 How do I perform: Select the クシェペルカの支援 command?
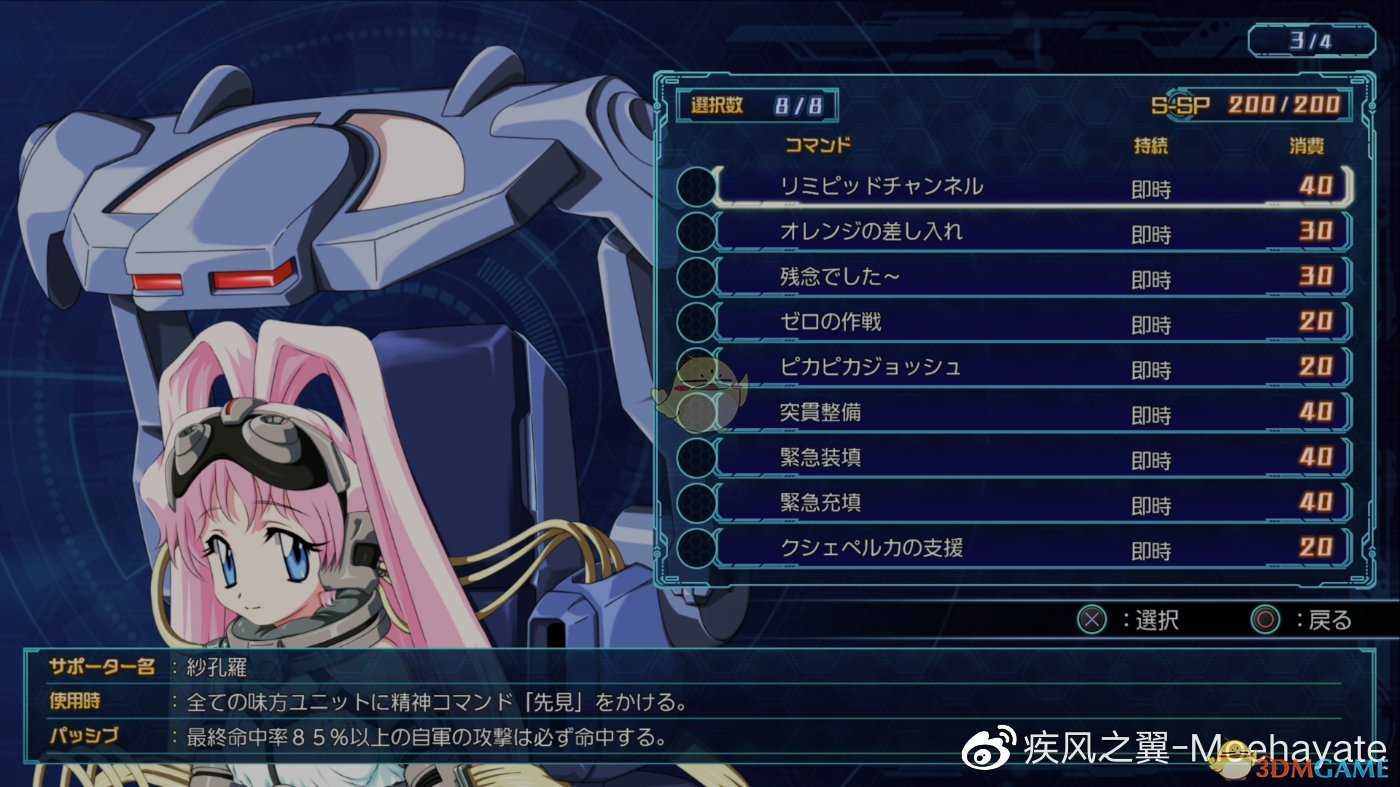[x=871, y=548]
